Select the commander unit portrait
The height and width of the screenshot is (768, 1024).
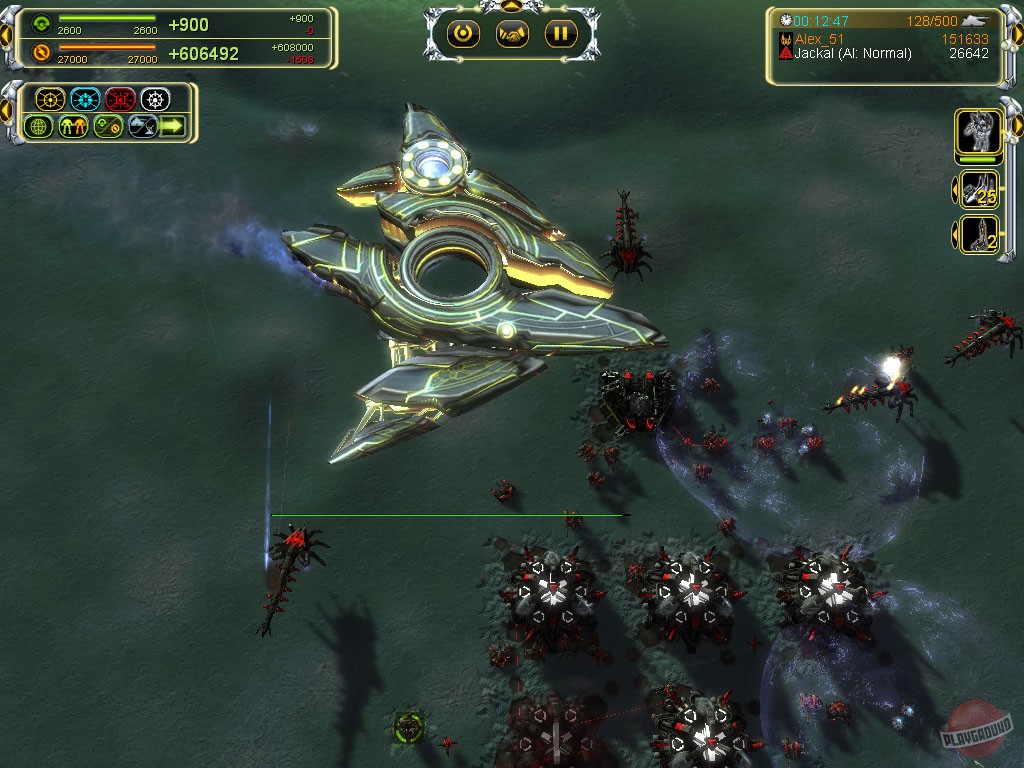[x=978, y=133]
